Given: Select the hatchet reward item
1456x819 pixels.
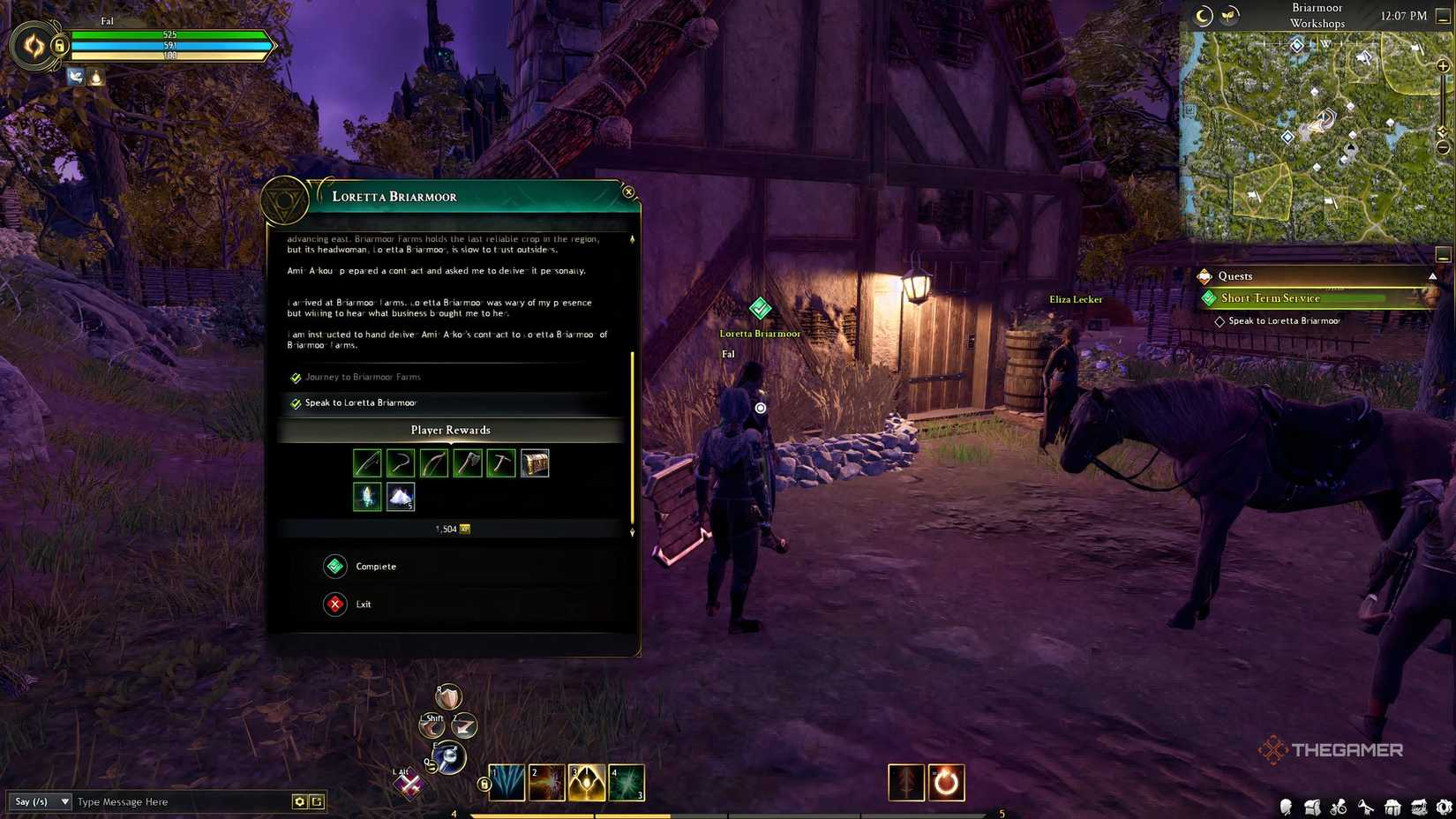Looking at the screenshot, I should [x=467, y=462].
